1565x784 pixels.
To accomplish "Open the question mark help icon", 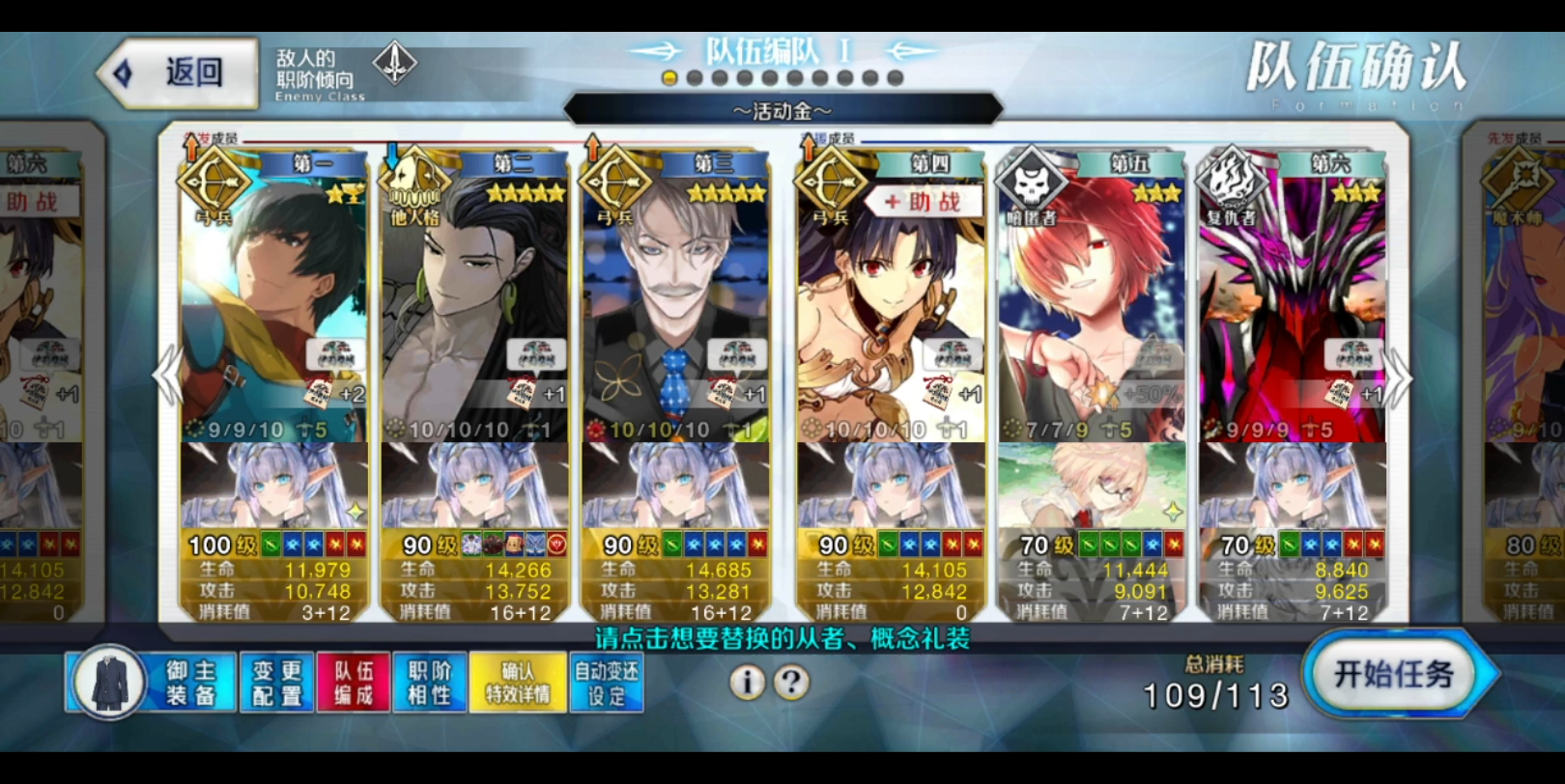I will (x=789, y=684).
